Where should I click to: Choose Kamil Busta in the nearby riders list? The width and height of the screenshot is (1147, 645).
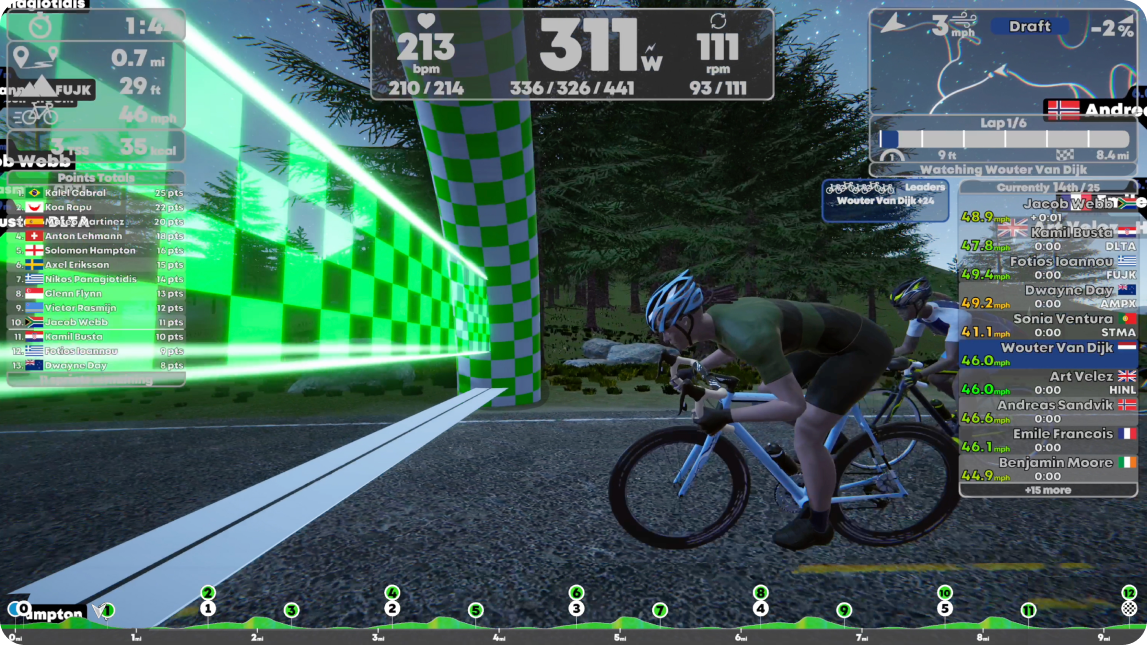click(1048, 239)
